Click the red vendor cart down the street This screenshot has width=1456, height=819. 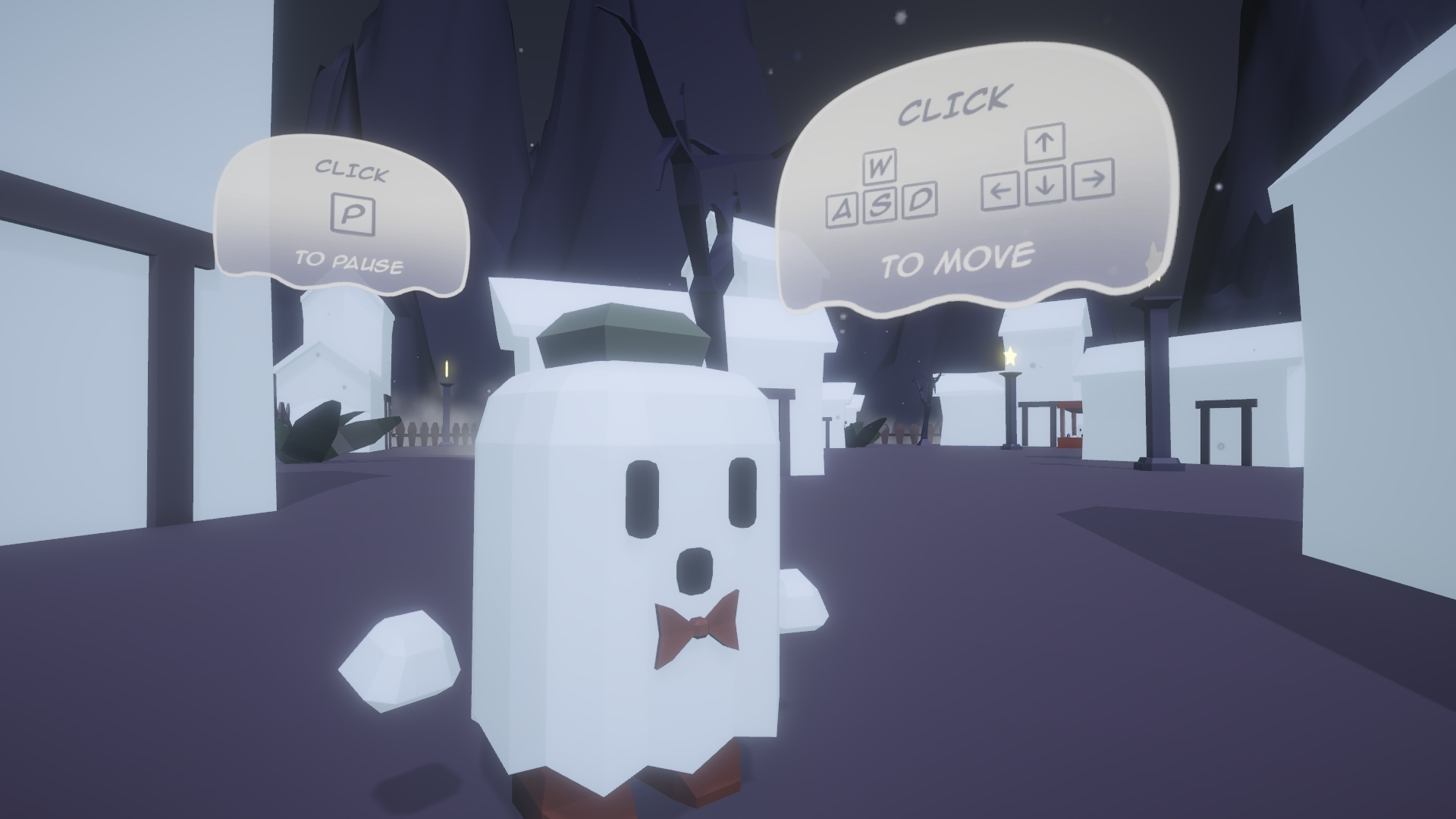[x=1070, y=440]
